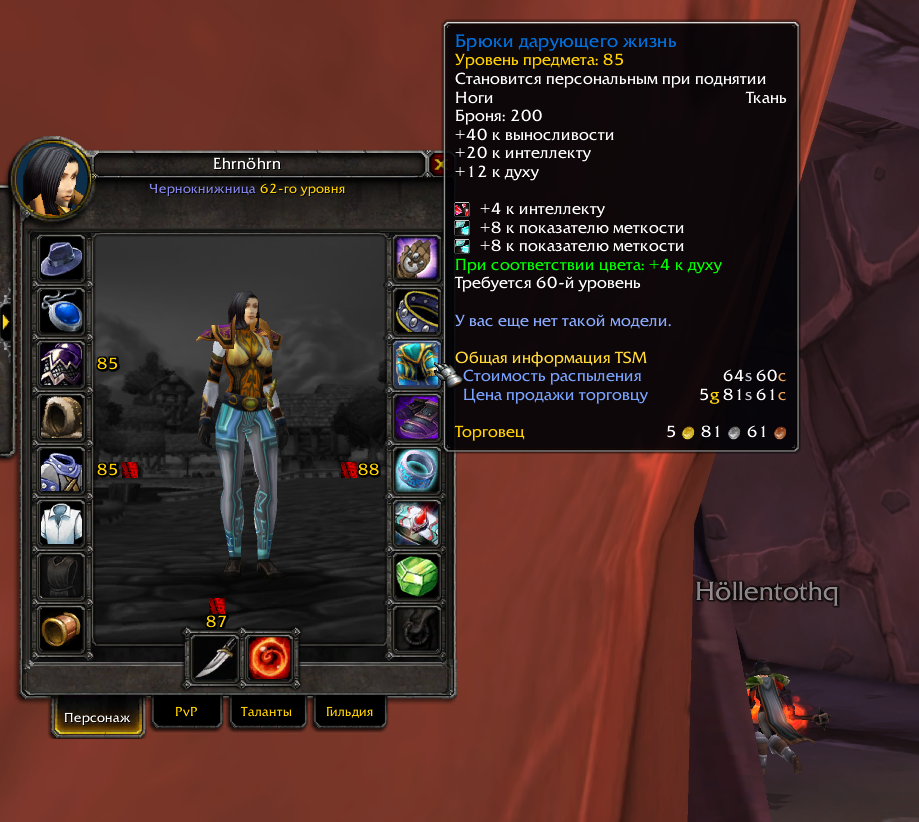Click the blue ring slot
This screenshot has width=919, height=822.
pos(416,469)
